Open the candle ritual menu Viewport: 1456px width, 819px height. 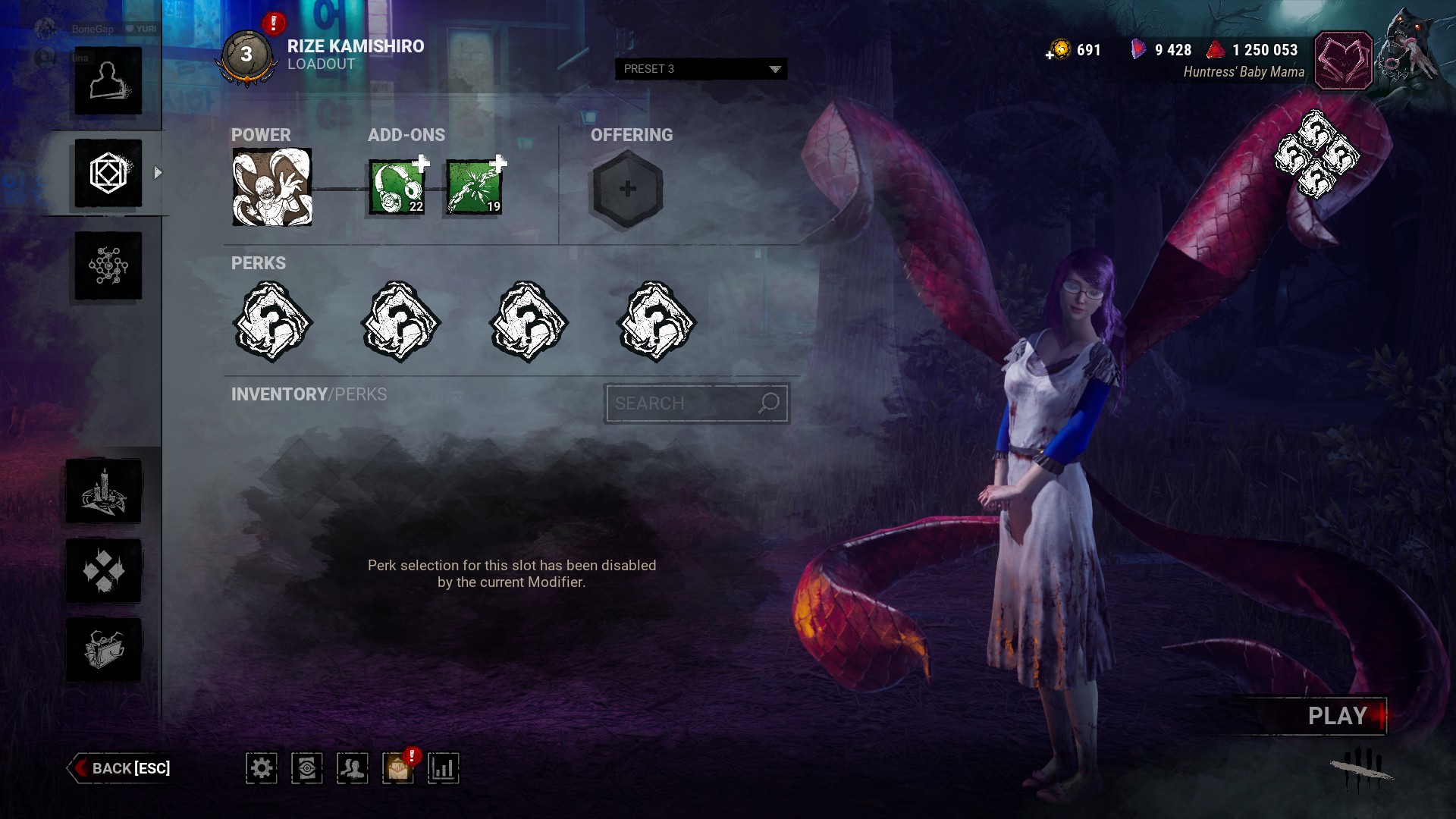click(x=104, y=491)
